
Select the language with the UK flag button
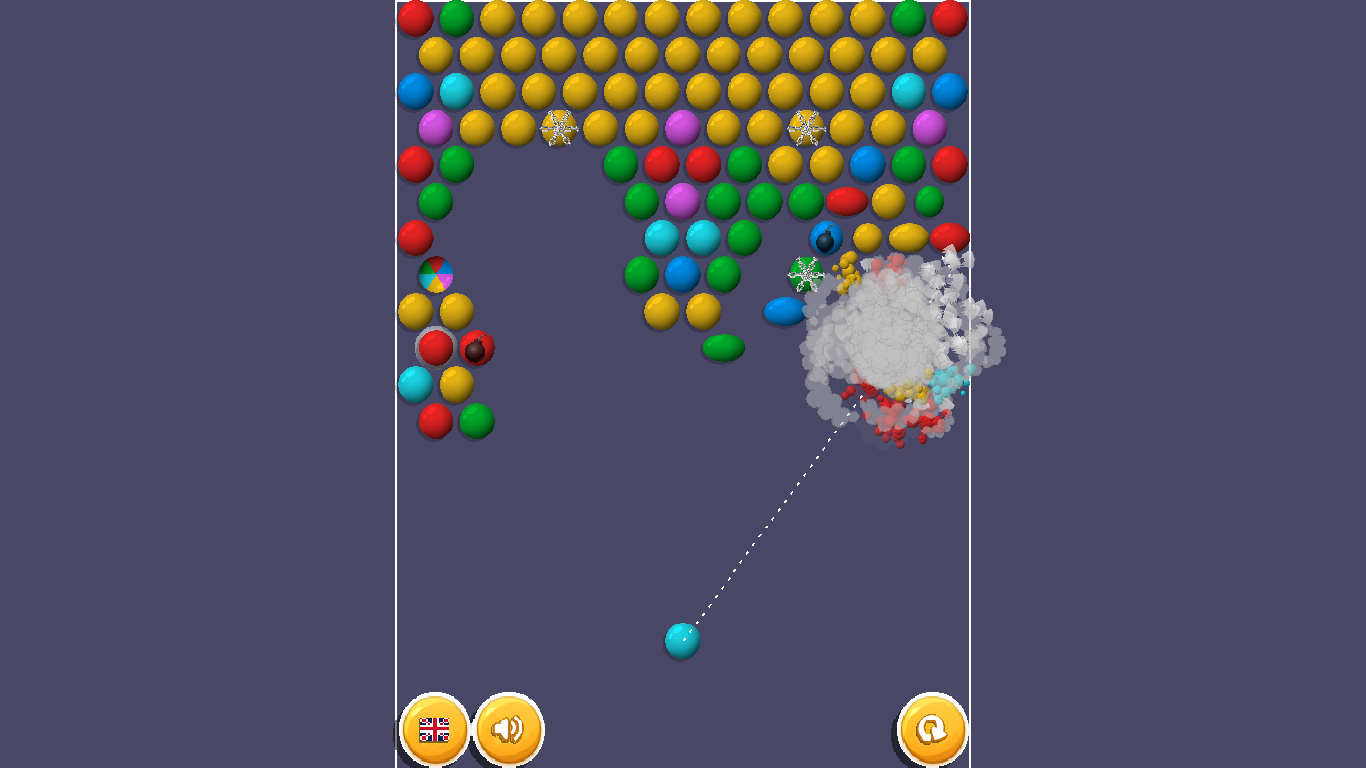434,731
